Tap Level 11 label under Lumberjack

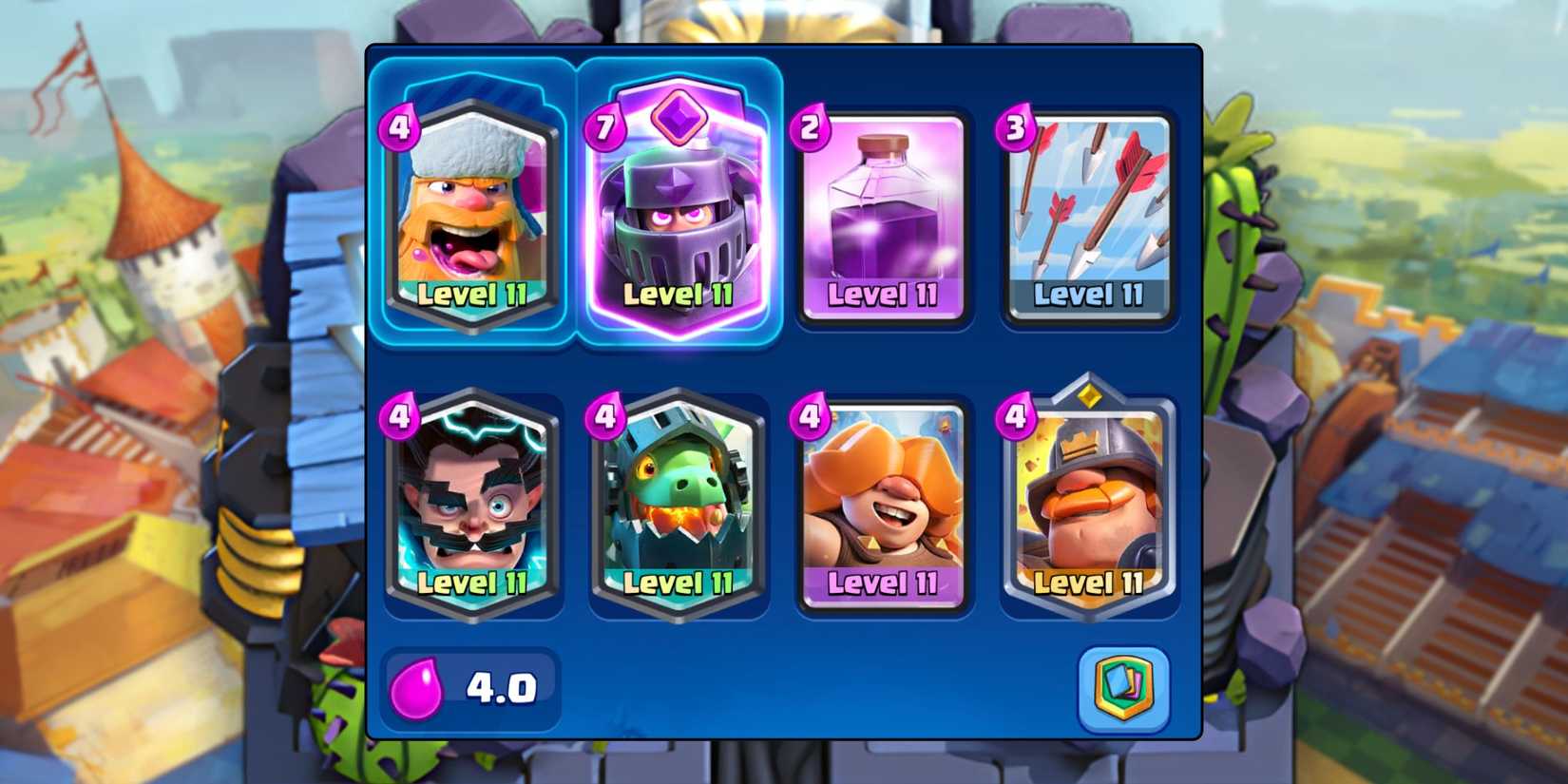pos(472,296)
